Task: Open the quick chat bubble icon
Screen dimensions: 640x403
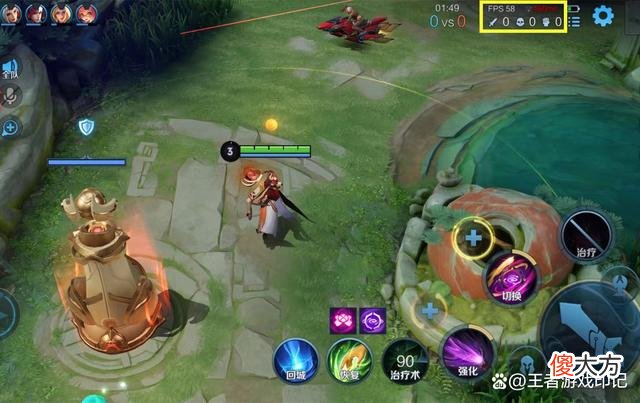Action: click(11, 127)
